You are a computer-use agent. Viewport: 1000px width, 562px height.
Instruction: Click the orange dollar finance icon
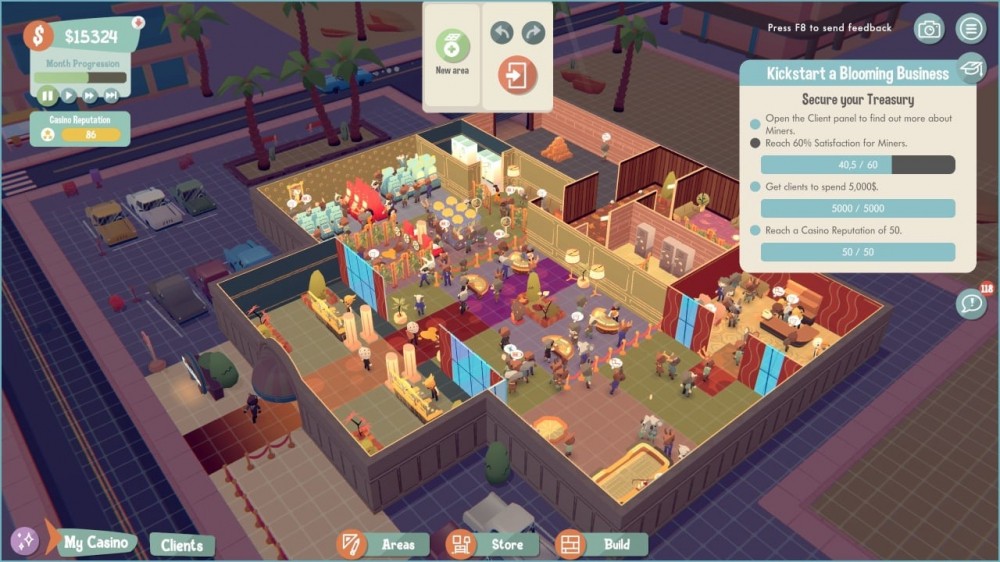[x=39, y=36]
